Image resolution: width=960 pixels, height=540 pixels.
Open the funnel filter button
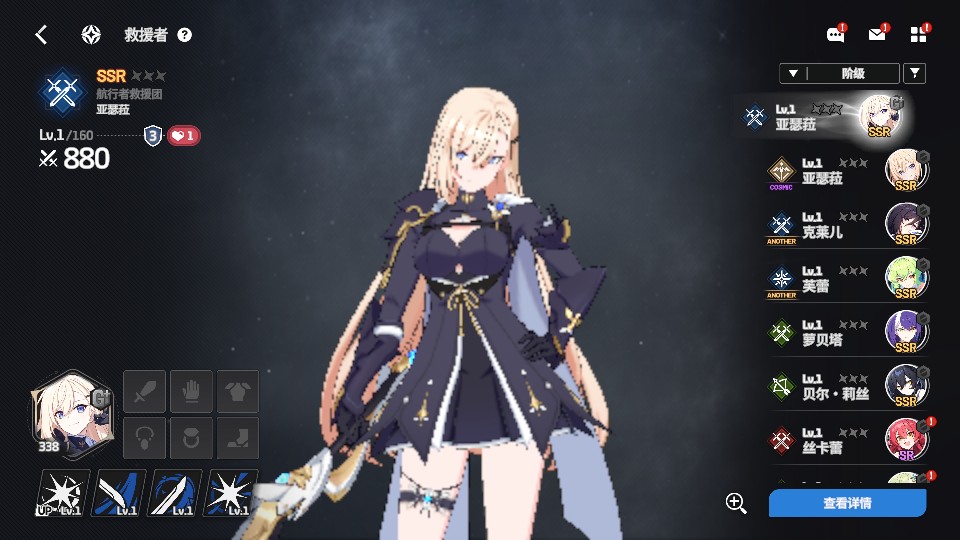point(914,73)
